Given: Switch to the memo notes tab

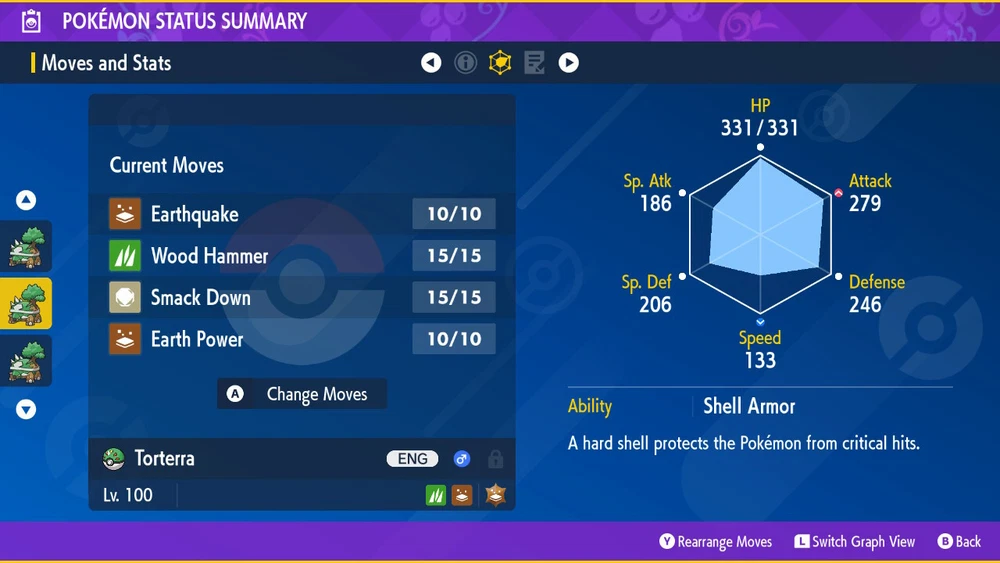Looking at the screenshot, I should click(x=534, y=63).
